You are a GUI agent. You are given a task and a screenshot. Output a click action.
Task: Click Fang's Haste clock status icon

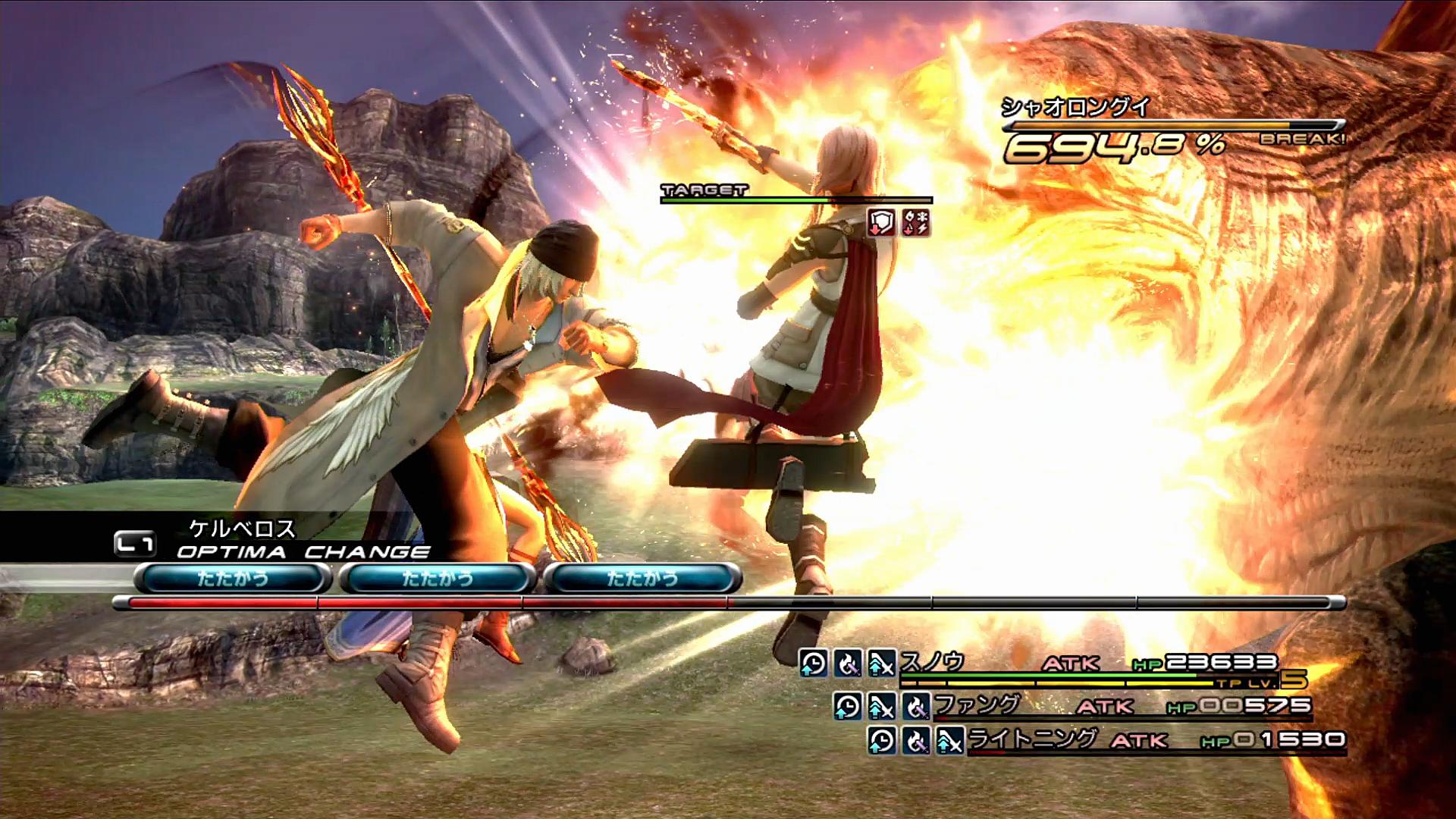point(848,706)
